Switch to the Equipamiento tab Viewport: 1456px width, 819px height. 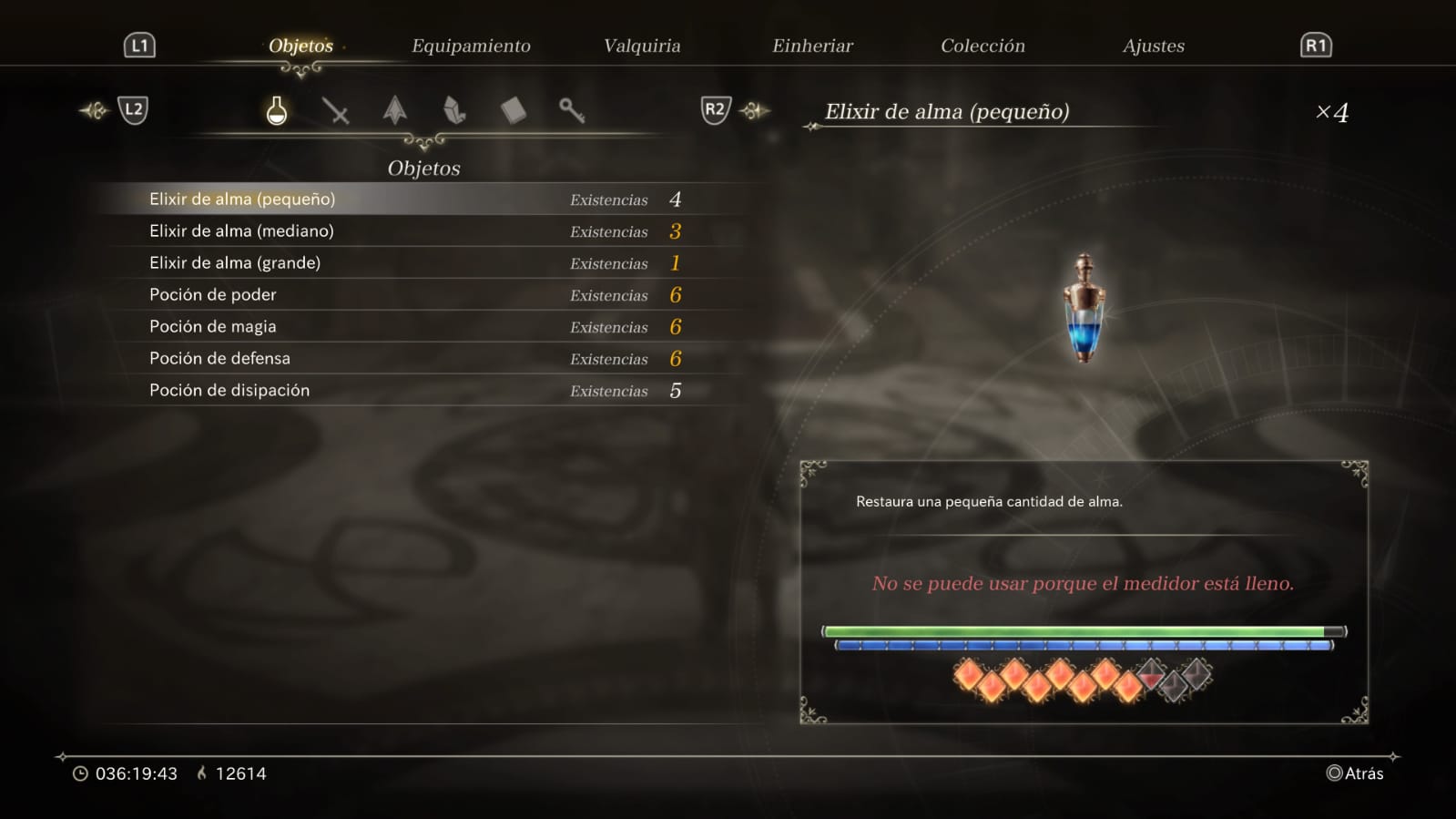[x=471, y=46]
